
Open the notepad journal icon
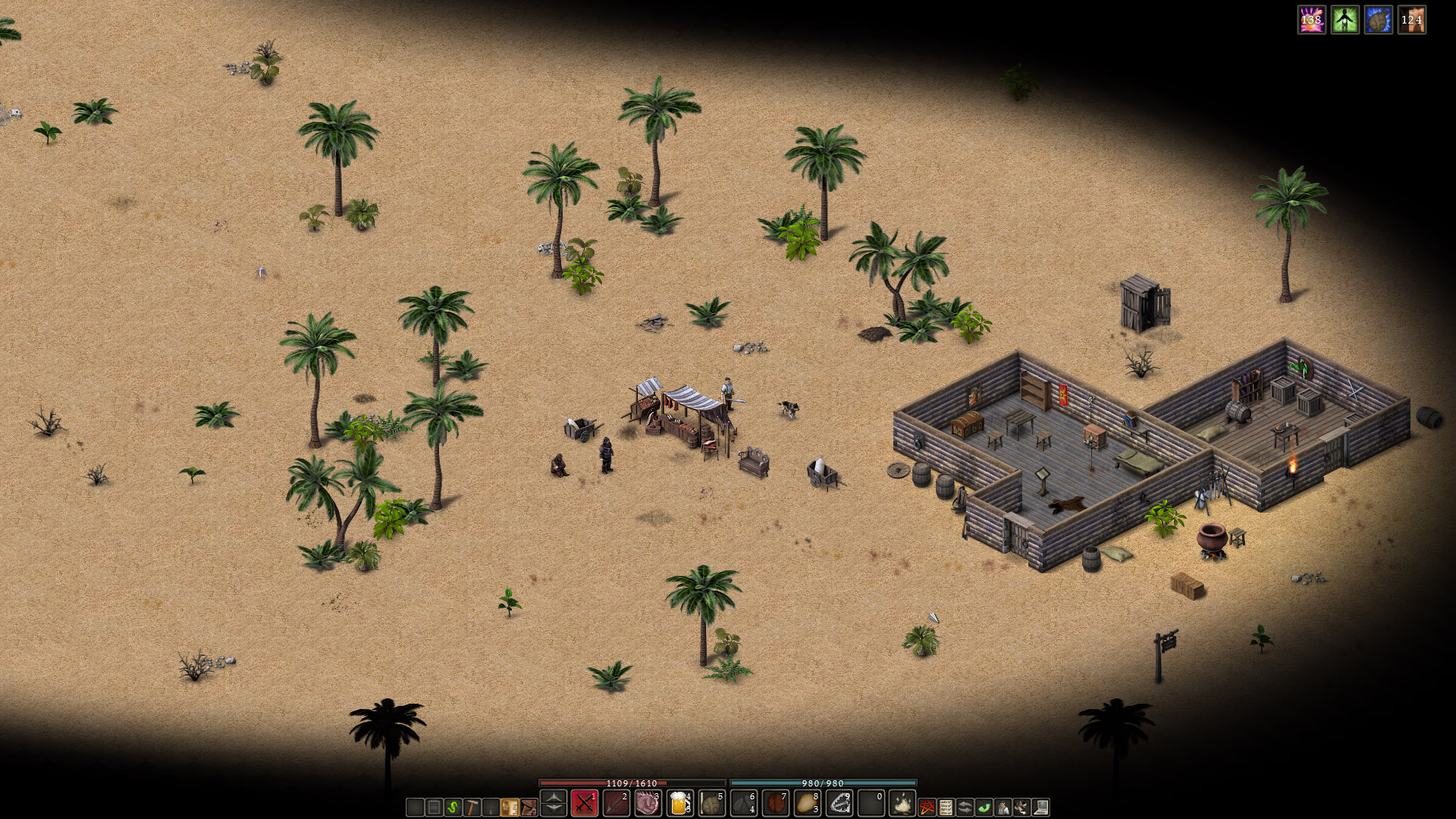[434, 808]
